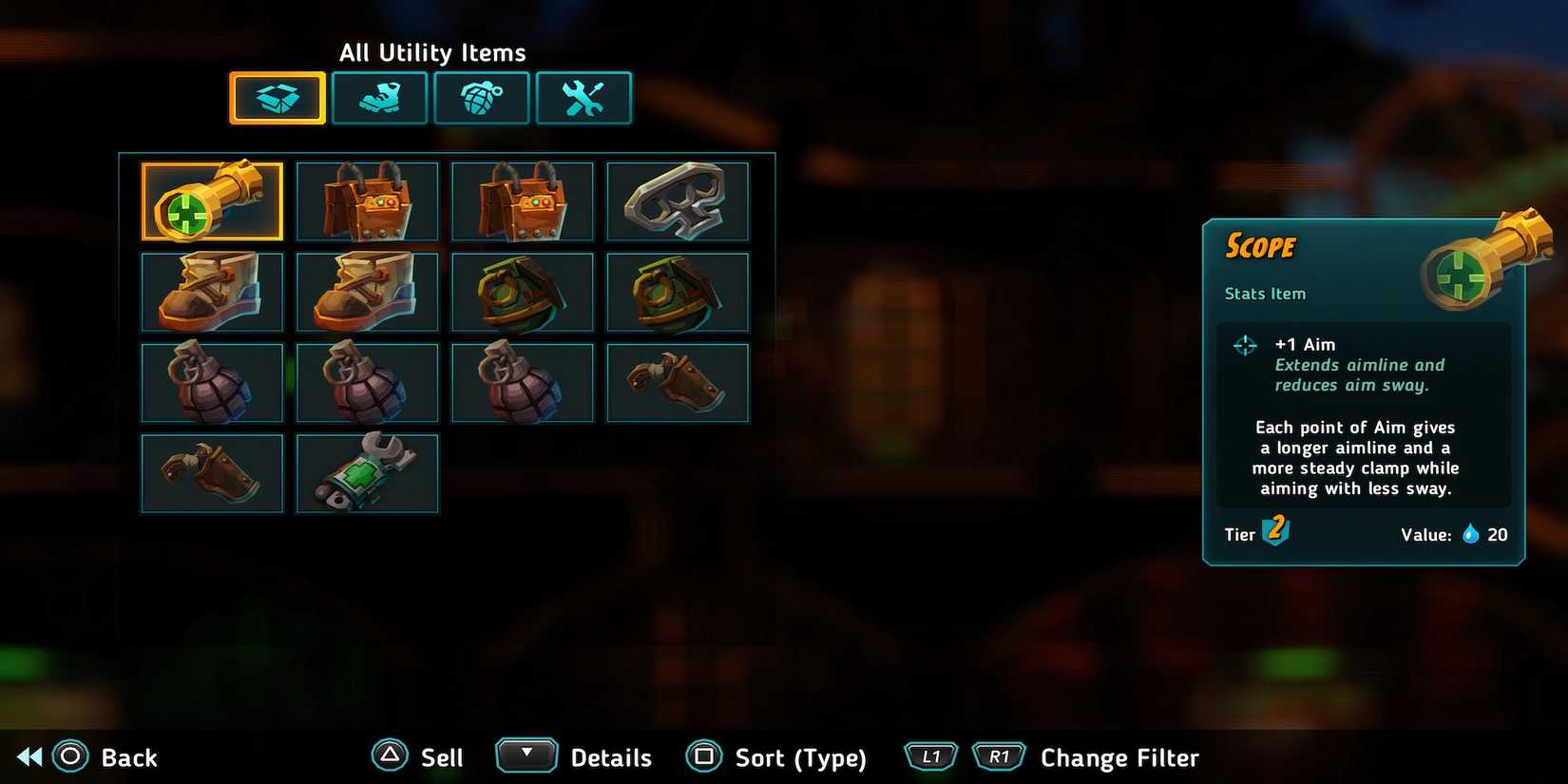The image size is (1568, 784).
Task: Click the water droplet value icon
Action: point(1470,534)
